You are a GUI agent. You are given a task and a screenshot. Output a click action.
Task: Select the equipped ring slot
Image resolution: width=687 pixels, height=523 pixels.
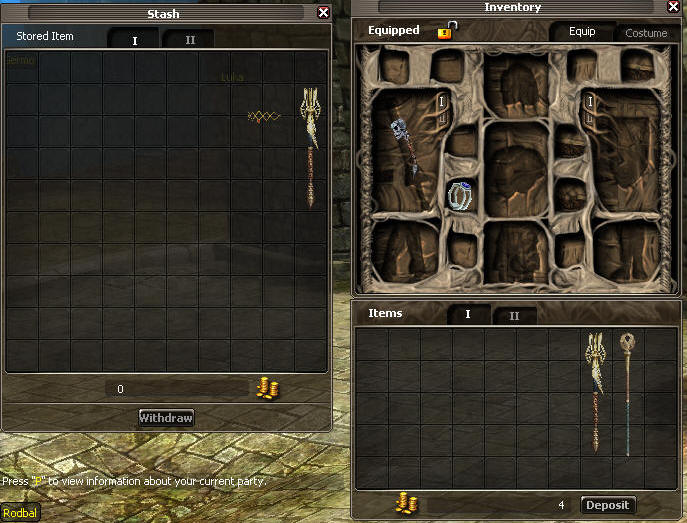(x=460, y=195)
